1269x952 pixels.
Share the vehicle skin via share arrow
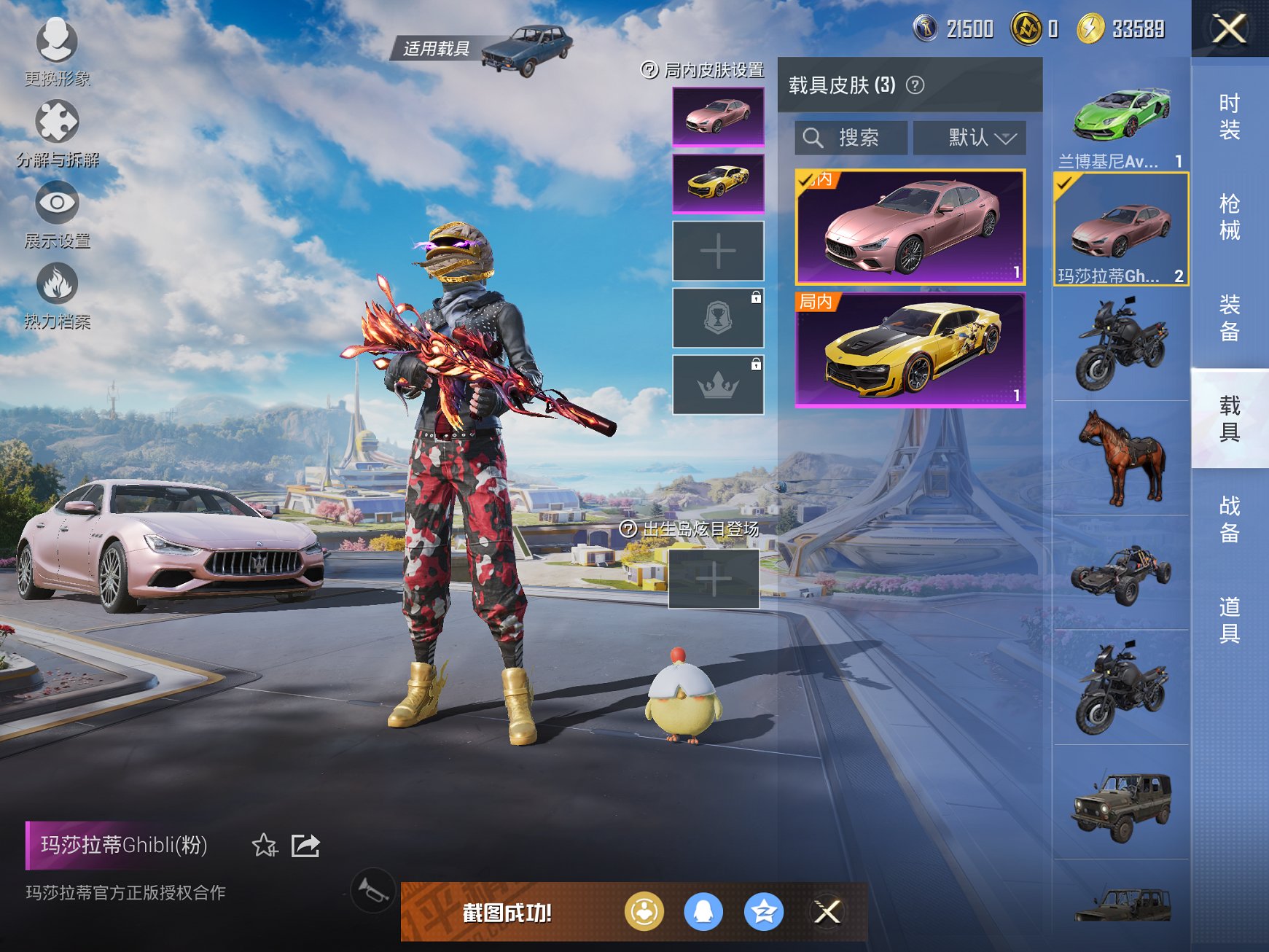pyautogui.click(x=308, y=846)
